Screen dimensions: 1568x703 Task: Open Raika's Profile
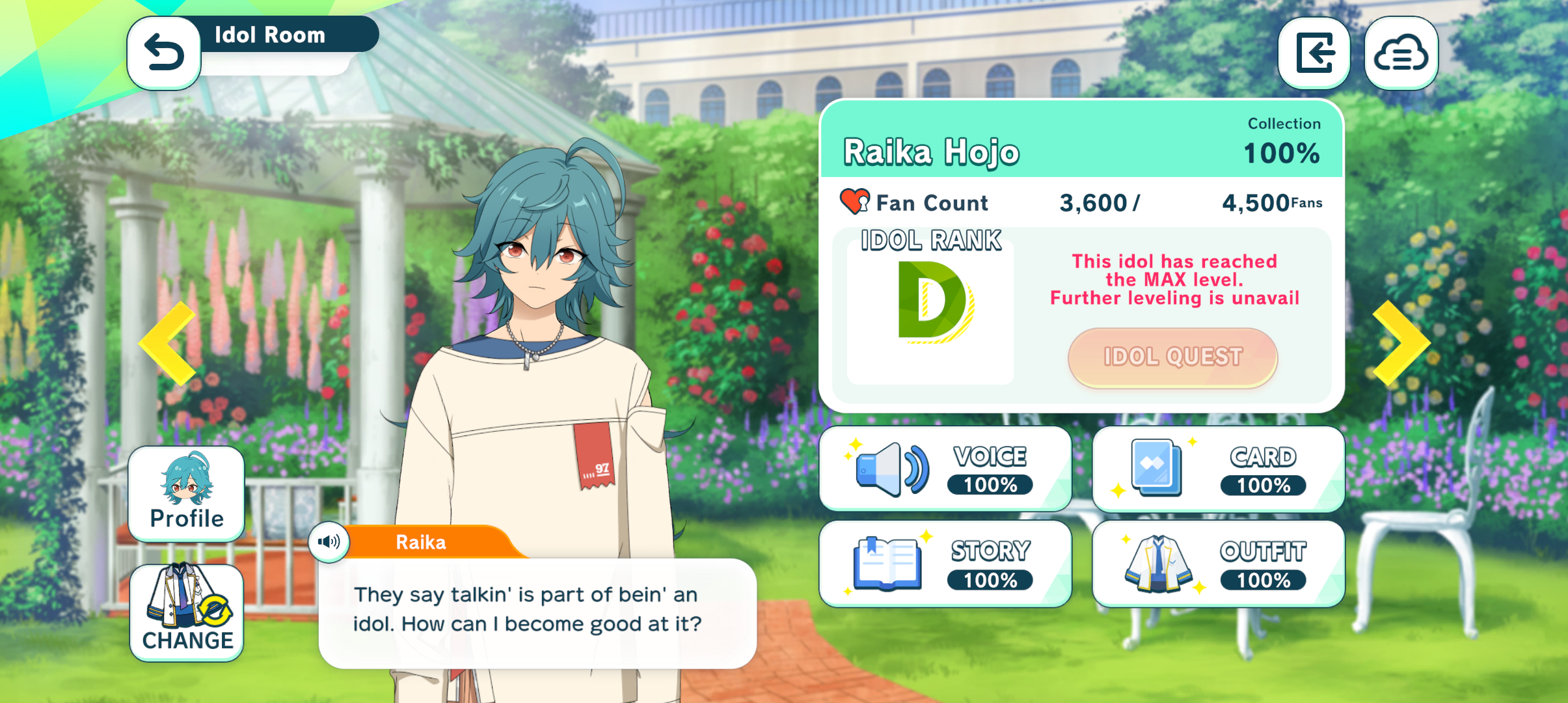(187, 494)
